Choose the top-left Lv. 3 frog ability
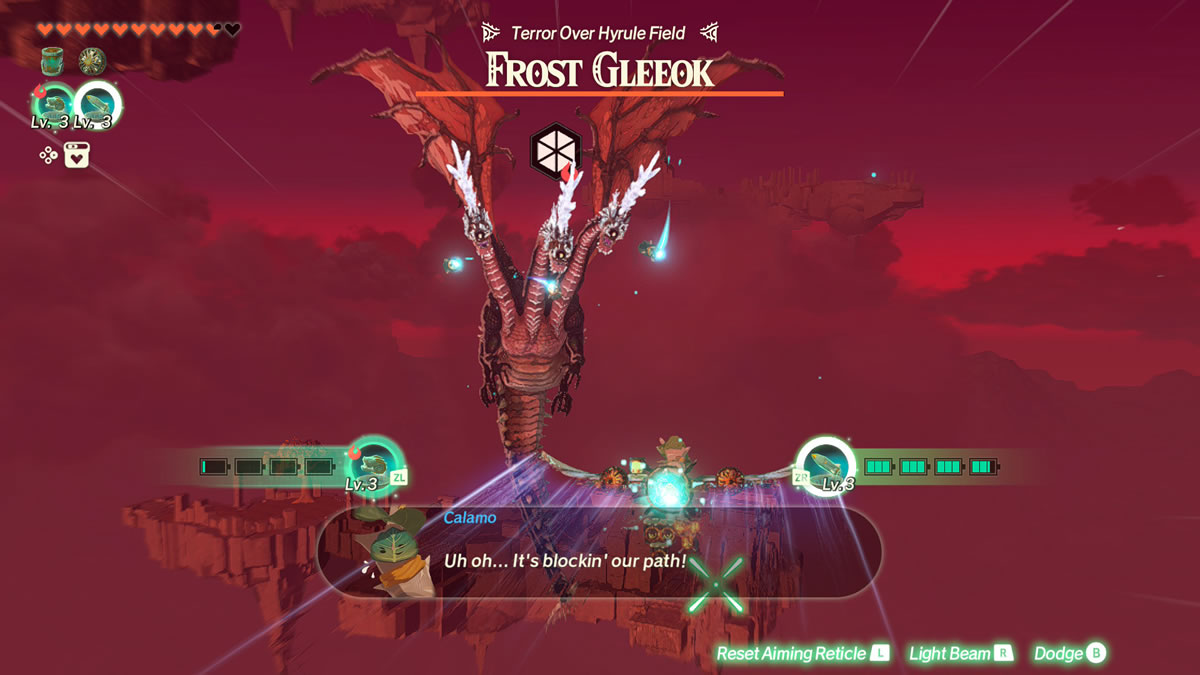 tap(53, 104)
